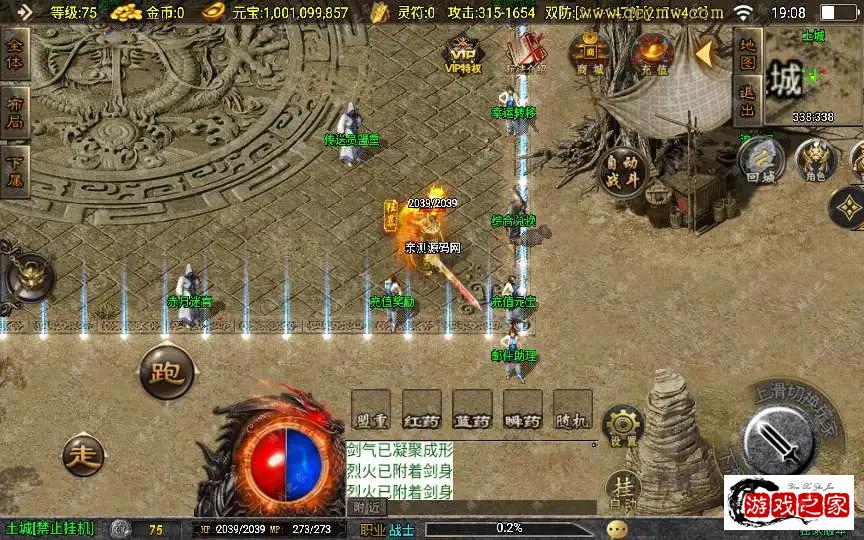Click the 地图 map button
The image size is (864, 540).
(x=747, y=54)
